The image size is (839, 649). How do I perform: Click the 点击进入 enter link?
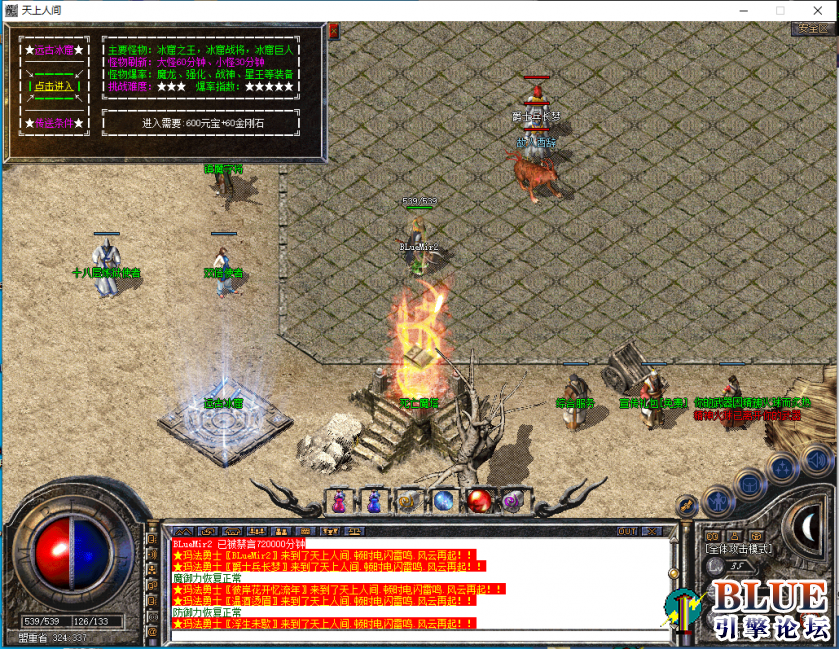(53, 86)
